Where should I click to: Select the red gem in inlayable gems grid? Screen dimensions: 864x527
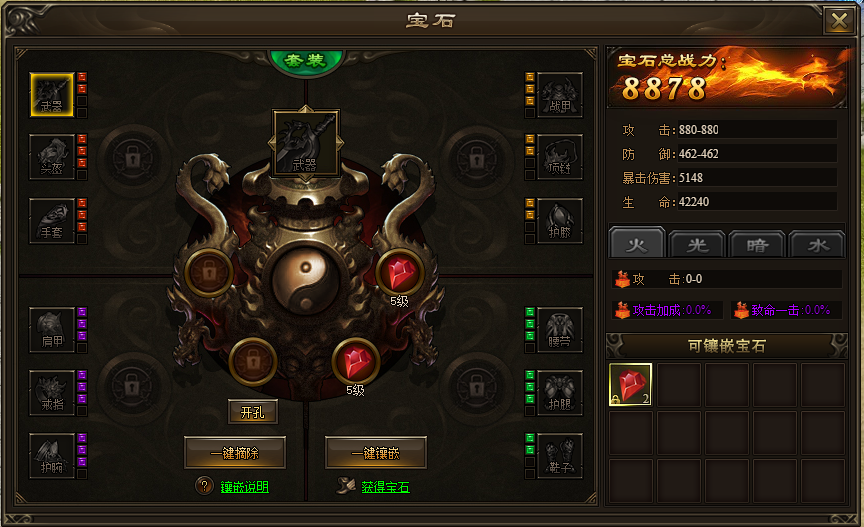coord(631,385)
